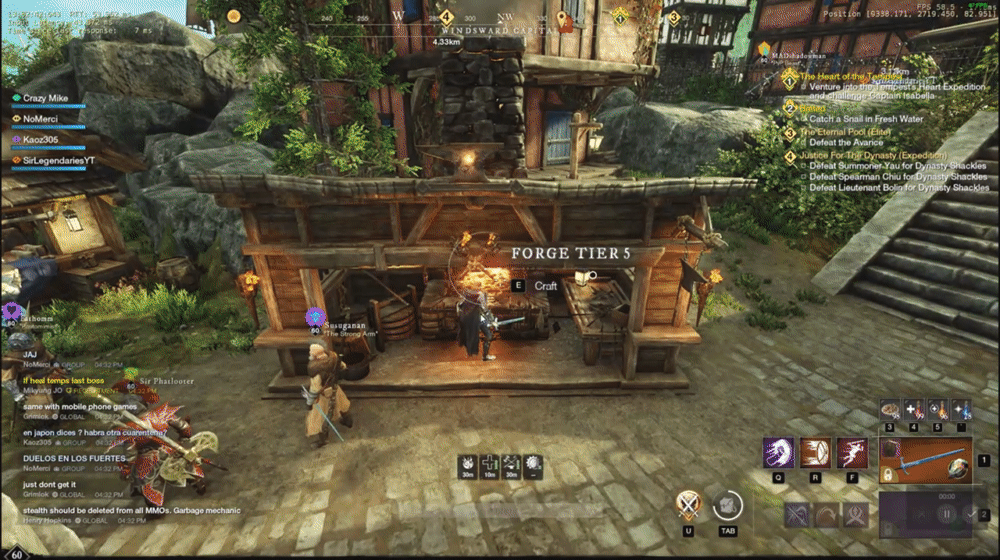Activate the Q whirling slash ability

coord(779,454)
